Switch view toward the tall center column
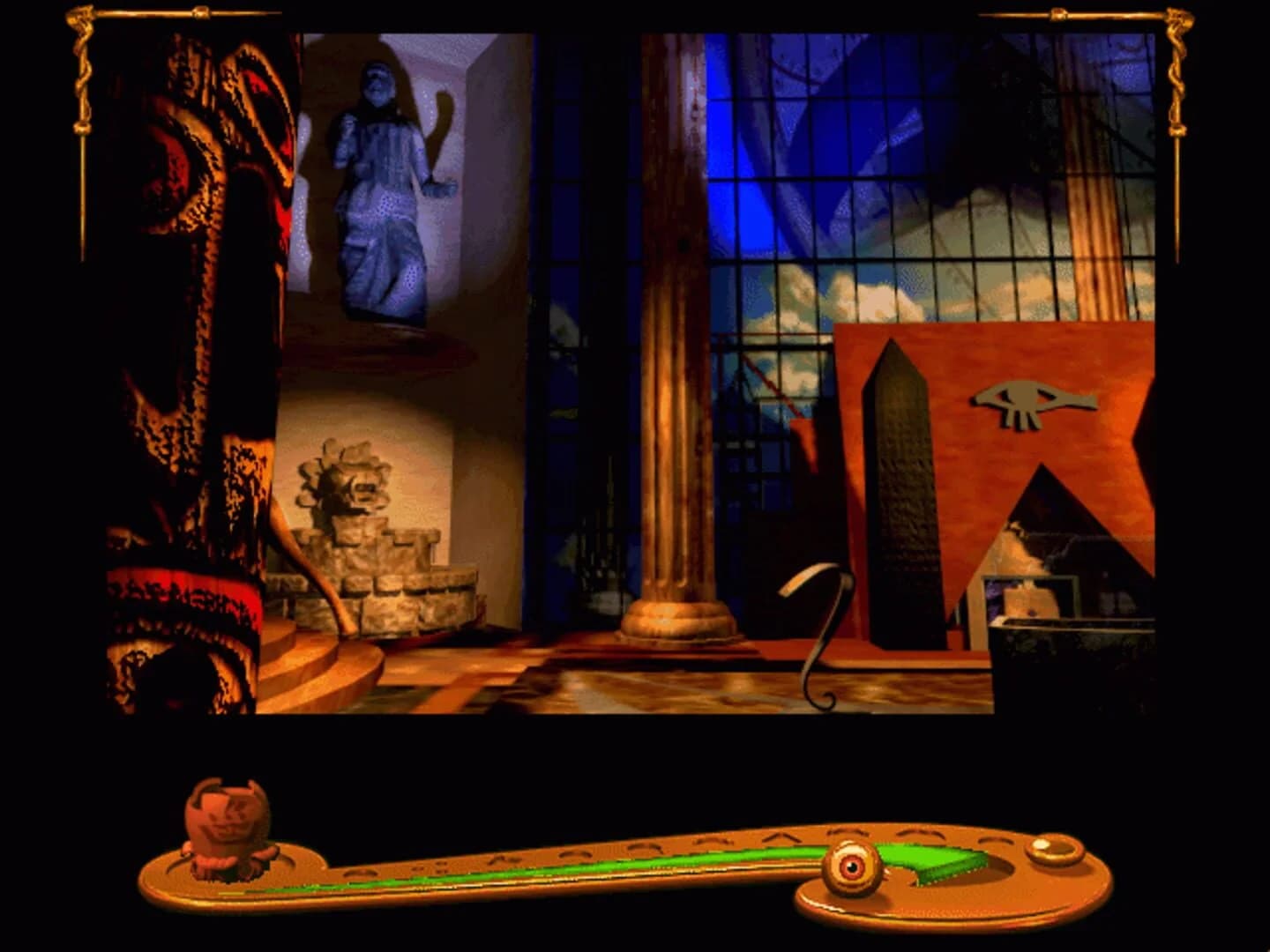 [x=670, y=353]
